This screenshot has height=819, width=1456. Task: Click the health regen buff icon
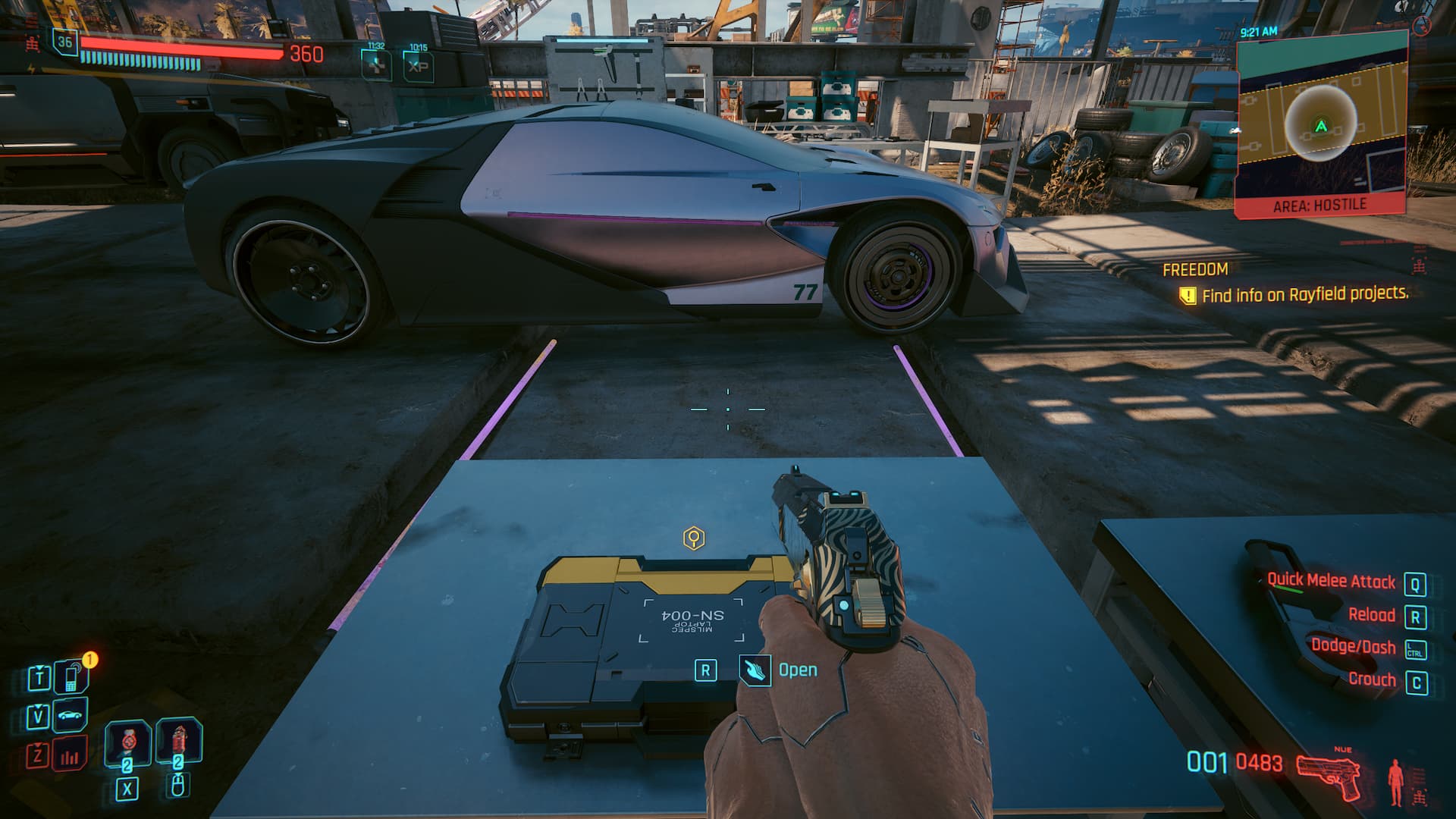click(x=376, y=65)
